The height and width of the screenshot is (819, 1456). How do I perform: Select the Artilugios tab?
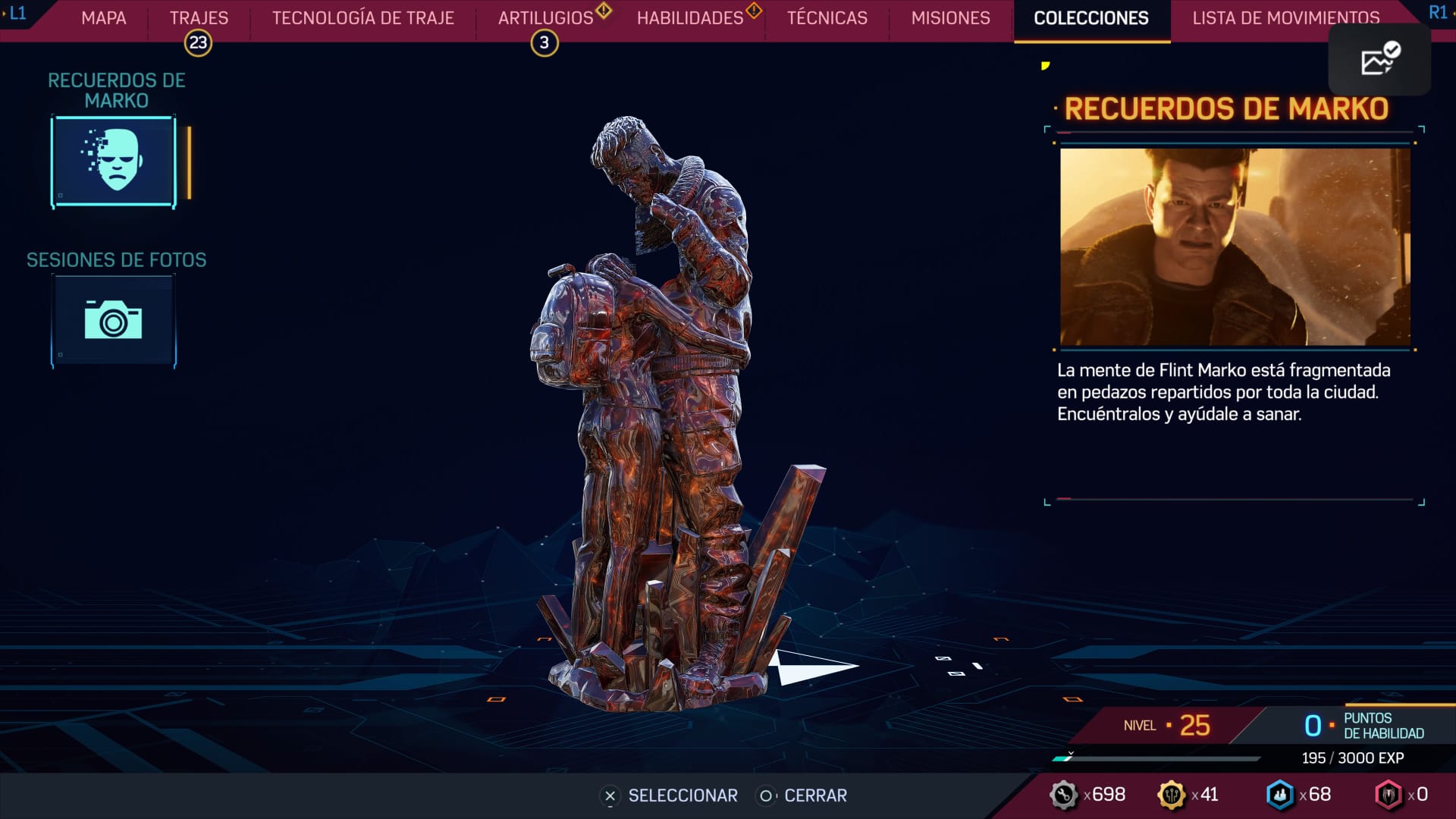click(x=546, y=18)
